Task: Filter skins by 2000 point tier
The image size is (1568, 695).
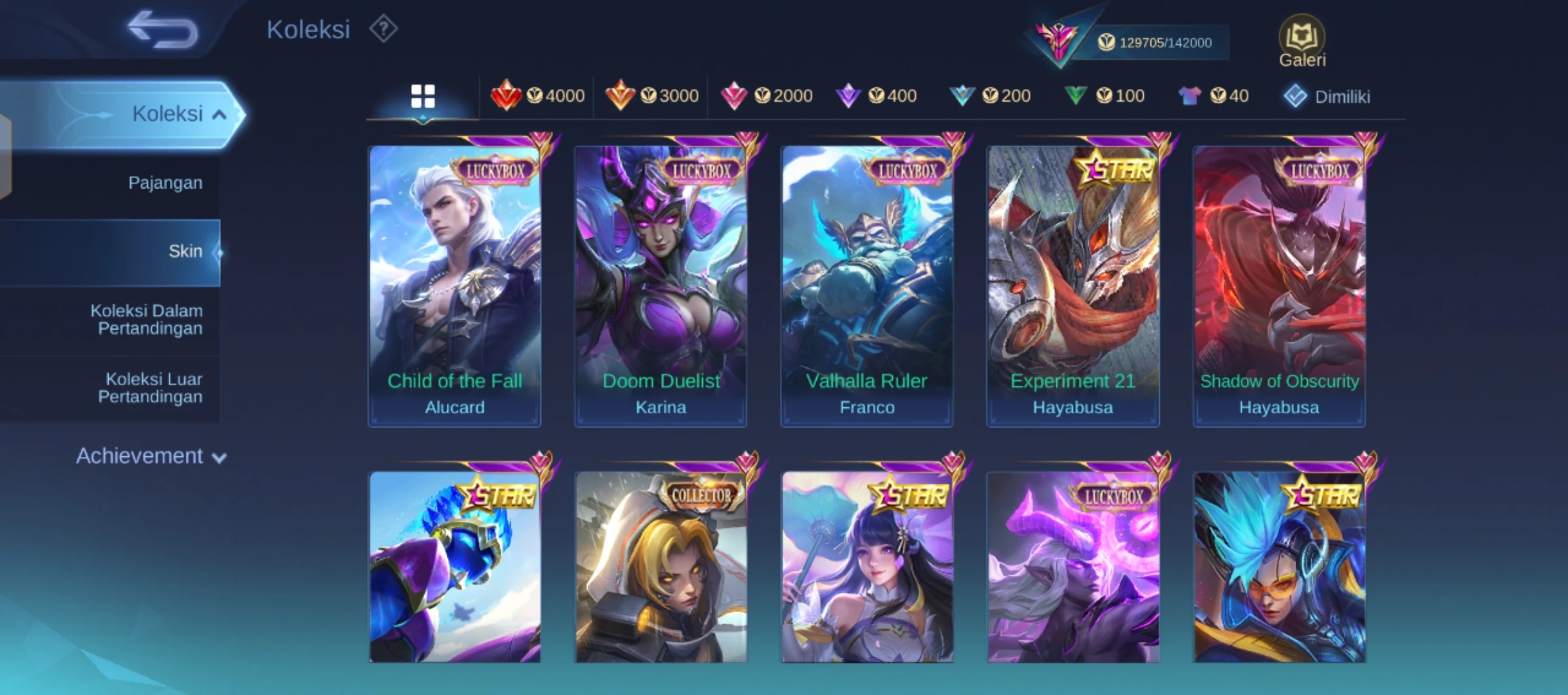Action: tap(766, 97)
